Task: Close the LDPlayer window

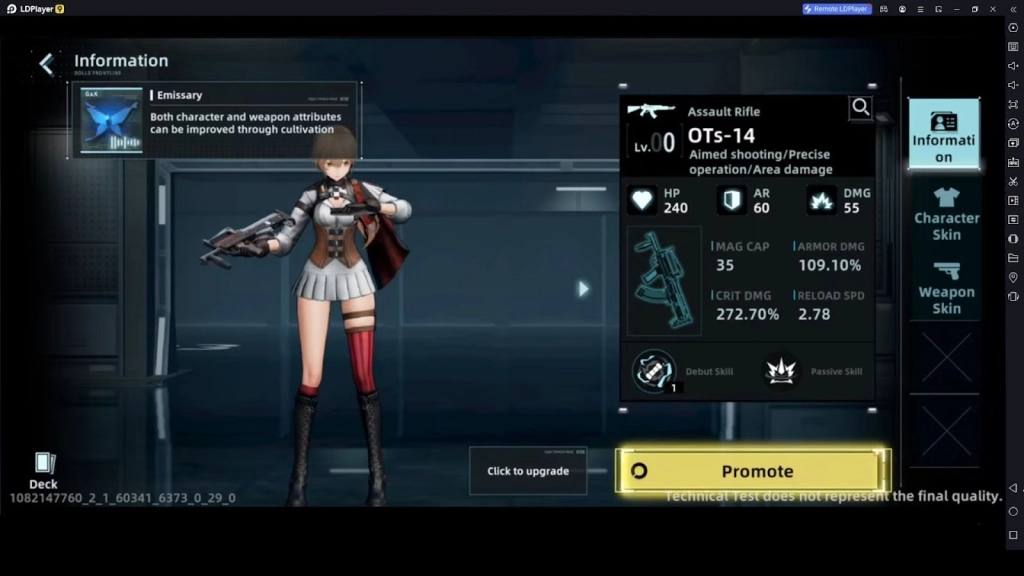Action: point(993,9)
